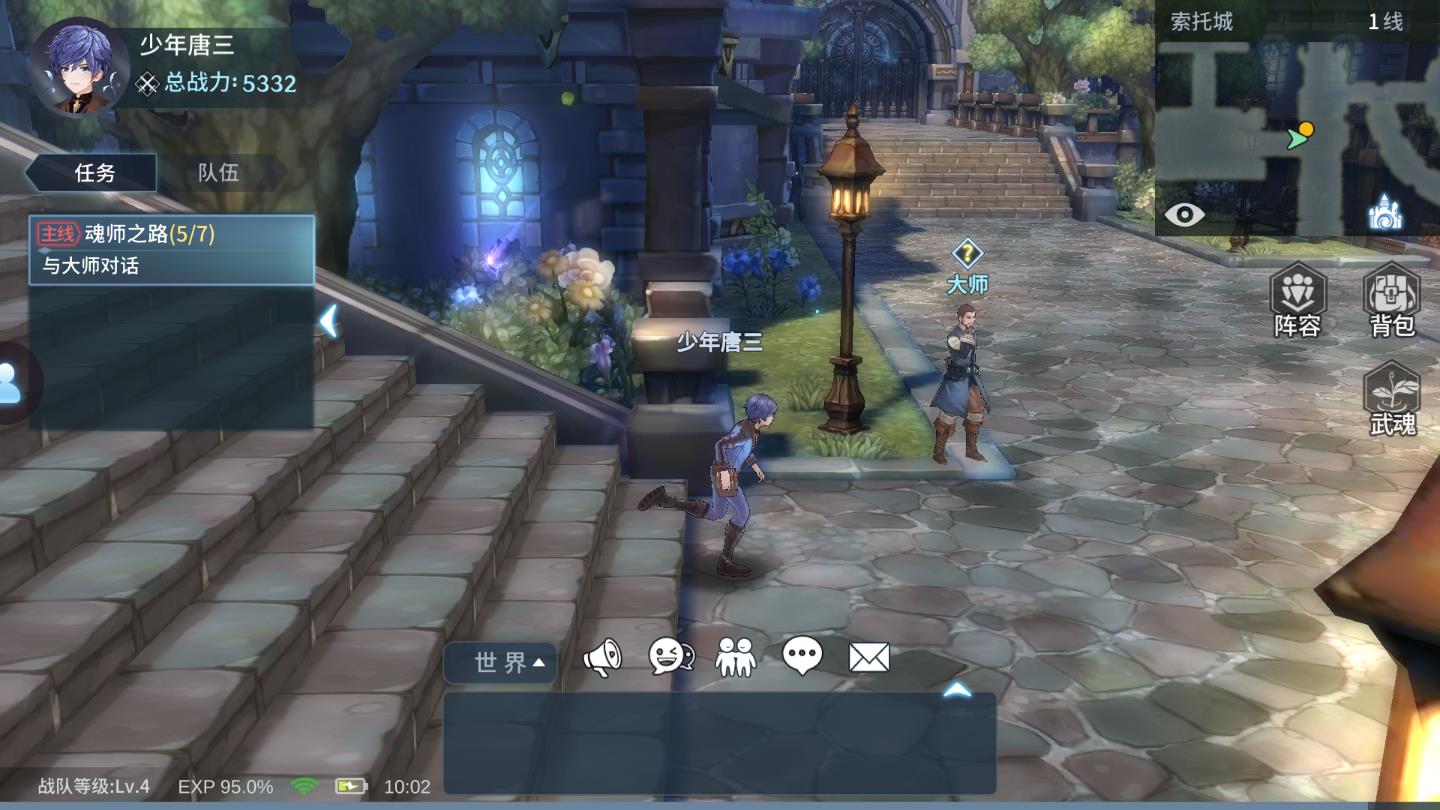Open the 武魂 martial soul menu
Viewport: 1440px width, 810px height.
click(1392, 399)
